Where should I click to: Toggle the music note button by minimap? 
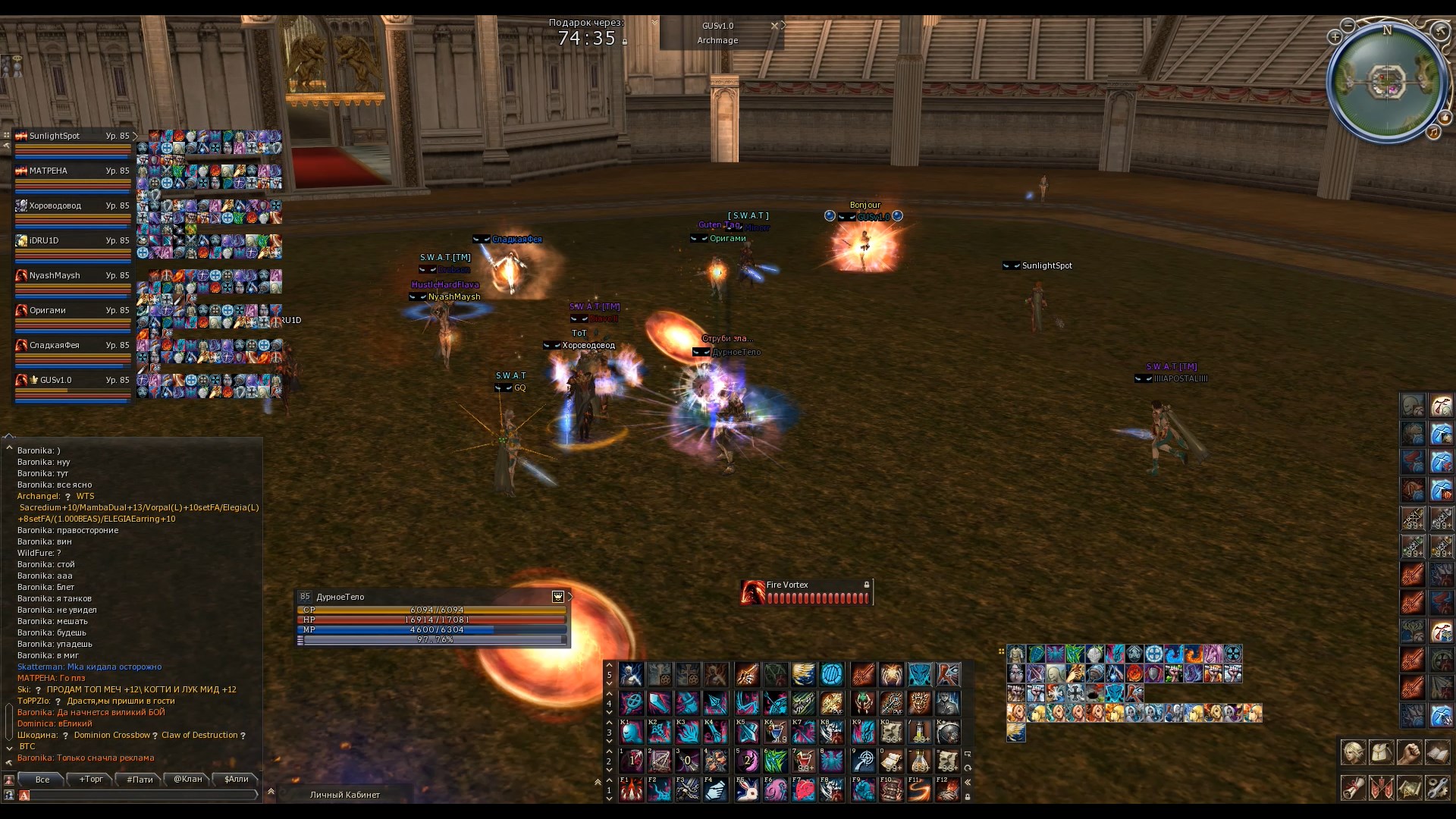(x=1433, y=132)
